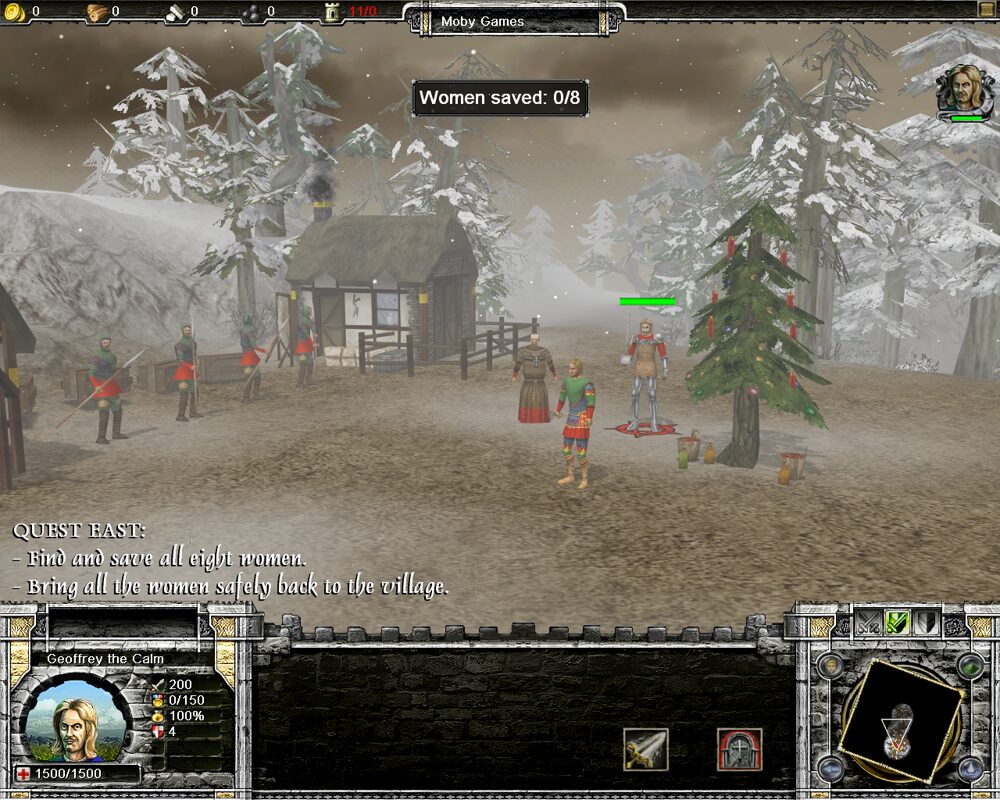This screenshot has width=1000, height=800.
Task: Click the Women saved objective tracker
Action: coord(500,98)
